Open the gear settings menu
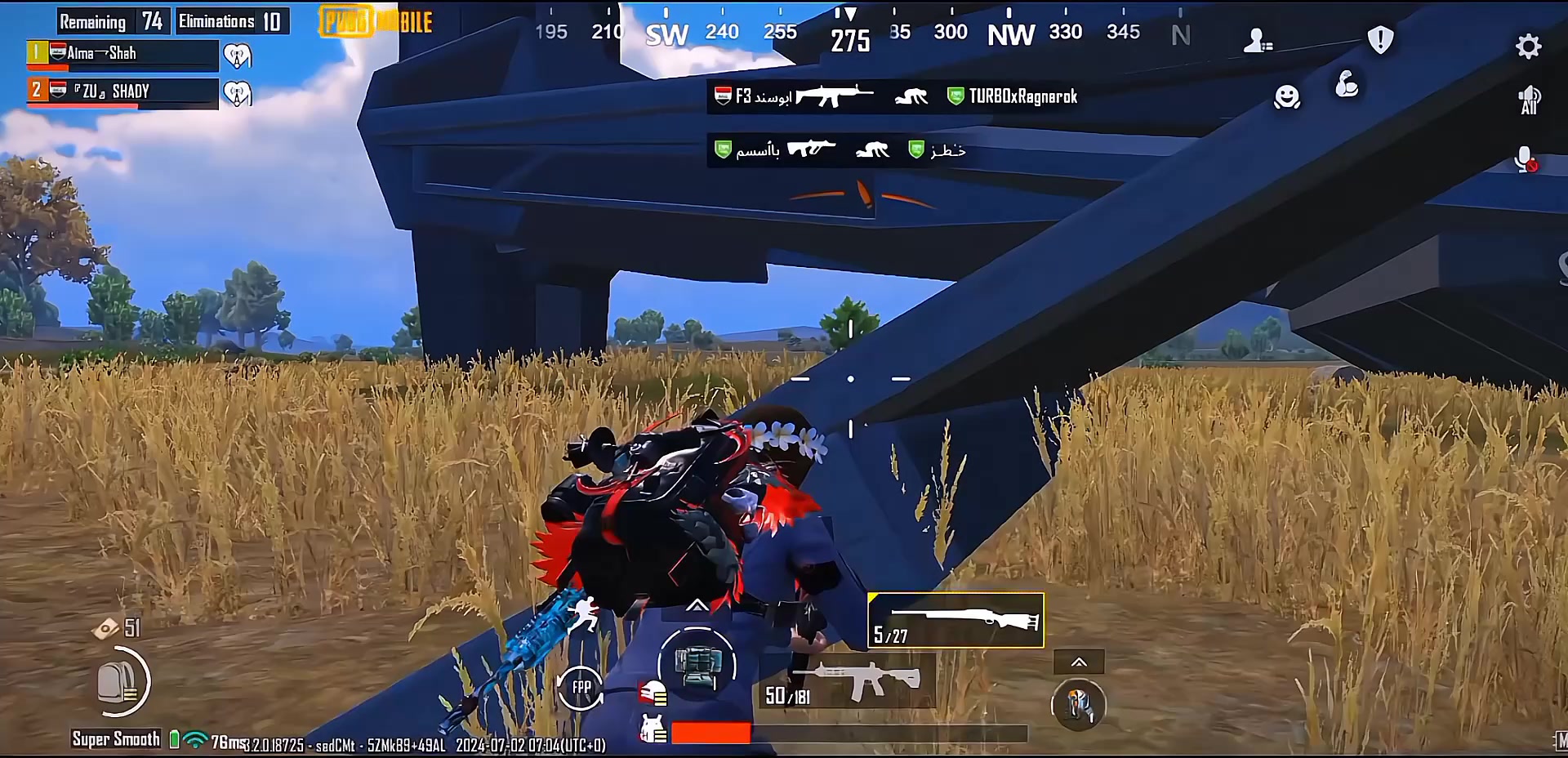Image resolution: width=1568 pixels, height=758 pixels. tap(1528, 47)
